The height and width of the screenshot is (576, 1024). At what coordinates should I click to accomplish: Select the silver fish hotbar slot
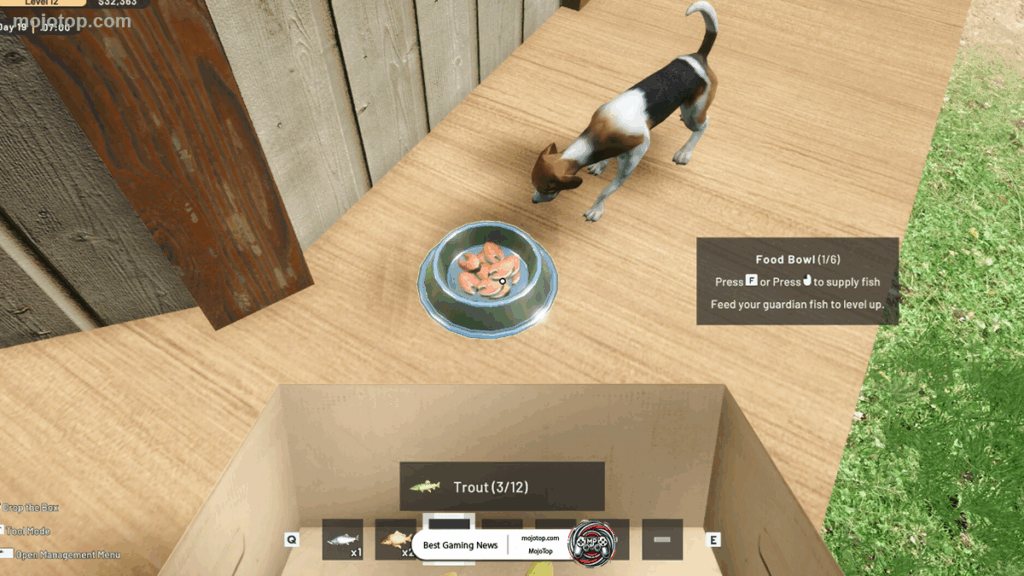(x=343, y=539)
